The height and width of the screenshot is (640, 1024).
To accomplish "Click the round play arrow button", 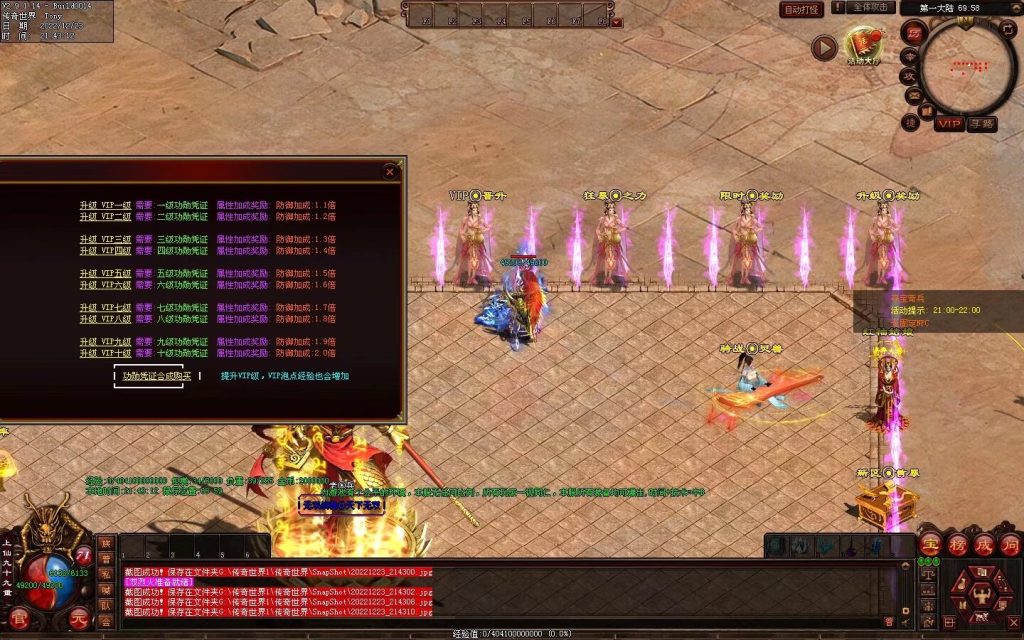I will [824, 47].
